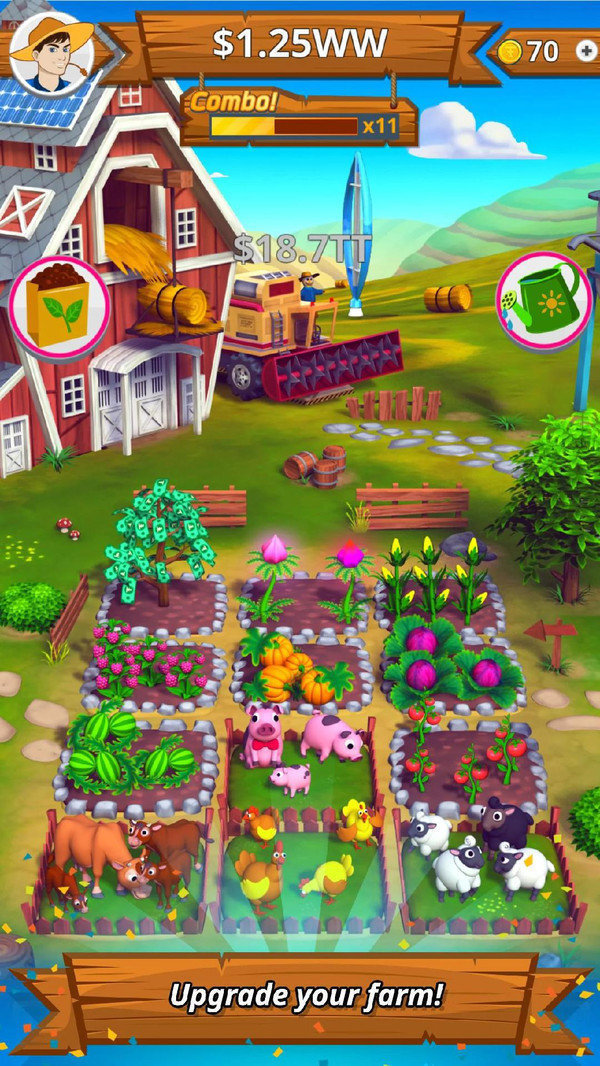Open the farmer profile avatar
The height and width of the screenshot is (1066, 600).
click(x=51, y=51)
